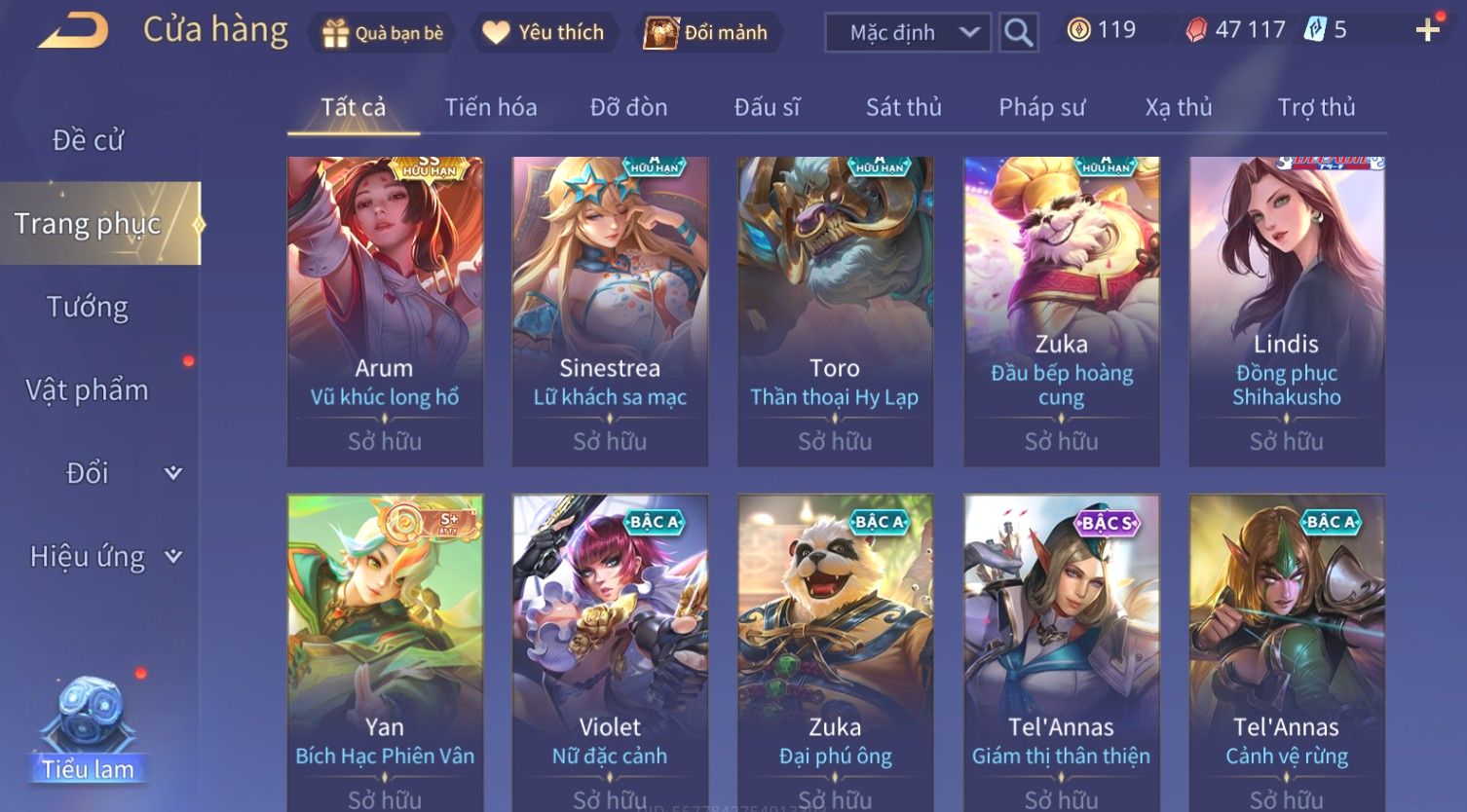Viewport: 1467px width, 812px height.
Task: Expand the Mặc định sort dropdown
Action: (x=908, y=33)
